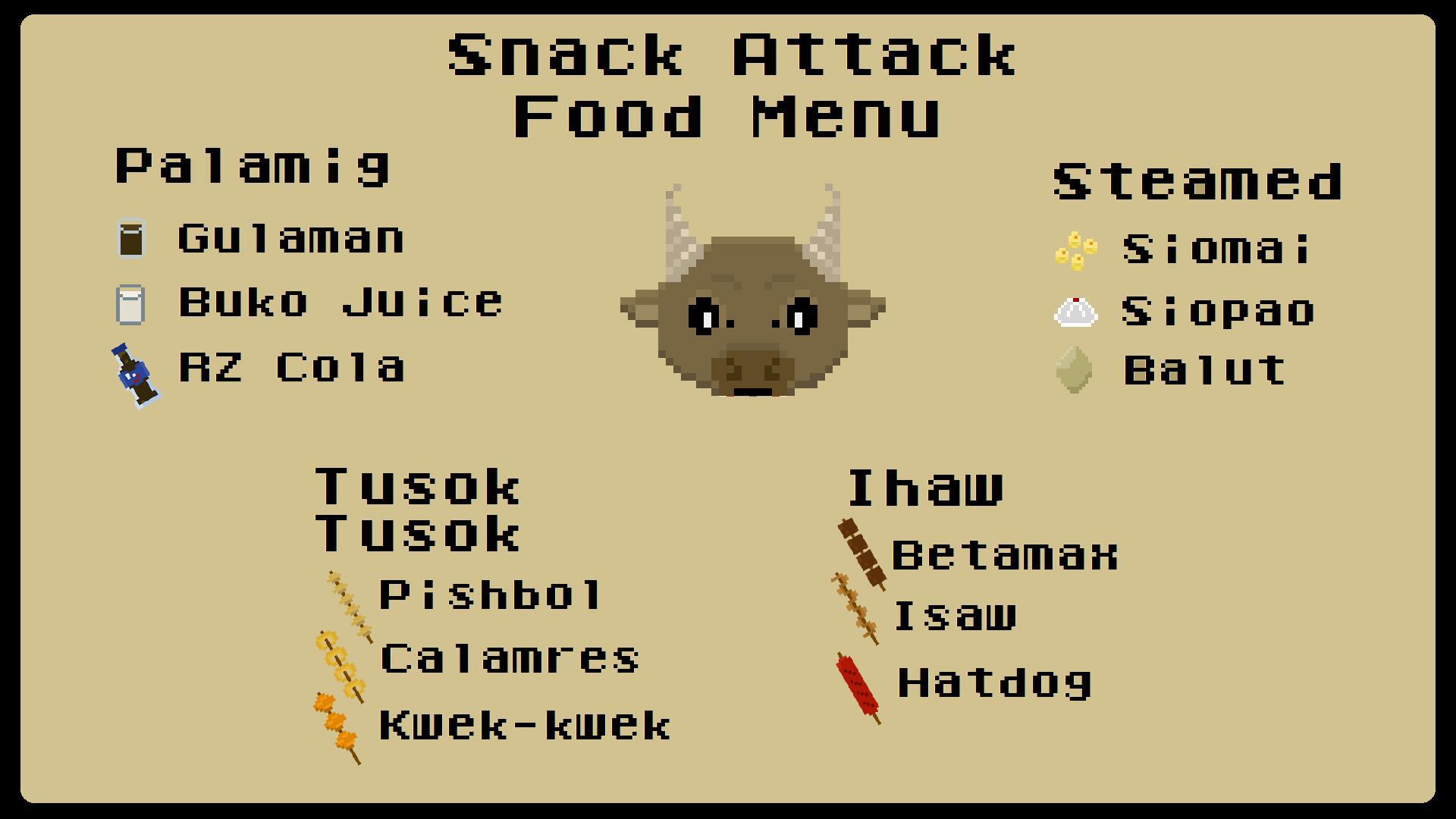Click the Hatdog text label
The height and width of the screenshot is (819, 1456).
tap(993, 684)
